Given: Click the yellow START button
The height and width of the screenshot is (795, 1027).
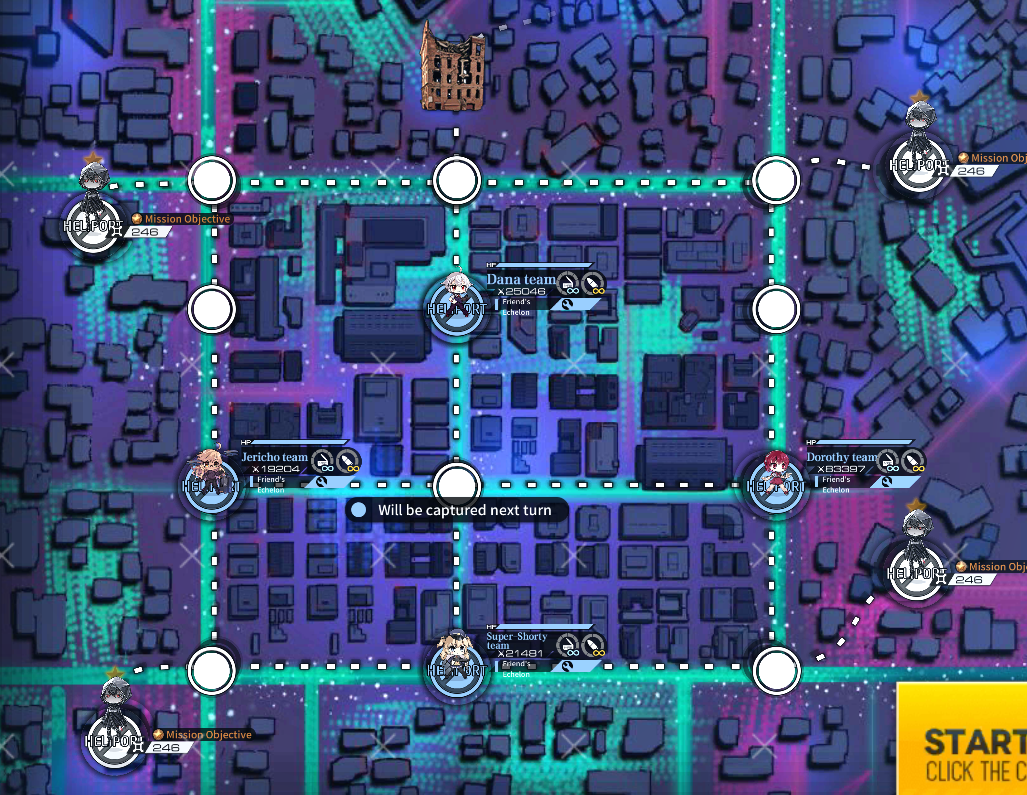Looking at the screenshot, I should point(962,740).
